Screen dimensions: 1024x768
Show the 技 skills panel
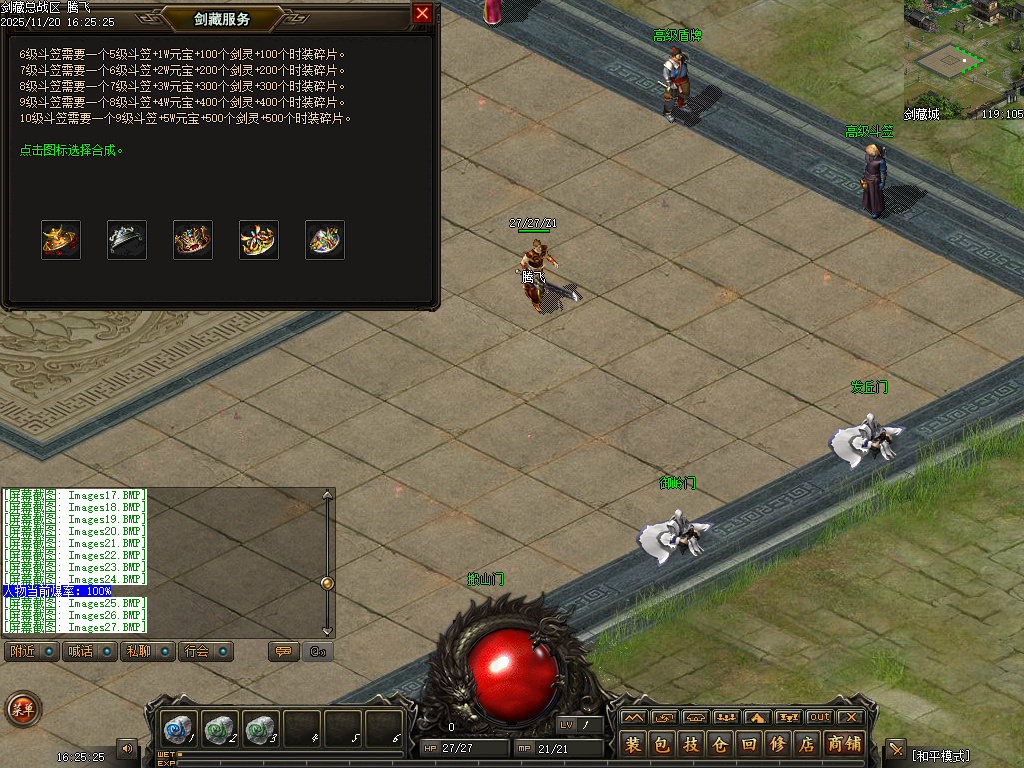click(691, 744)
